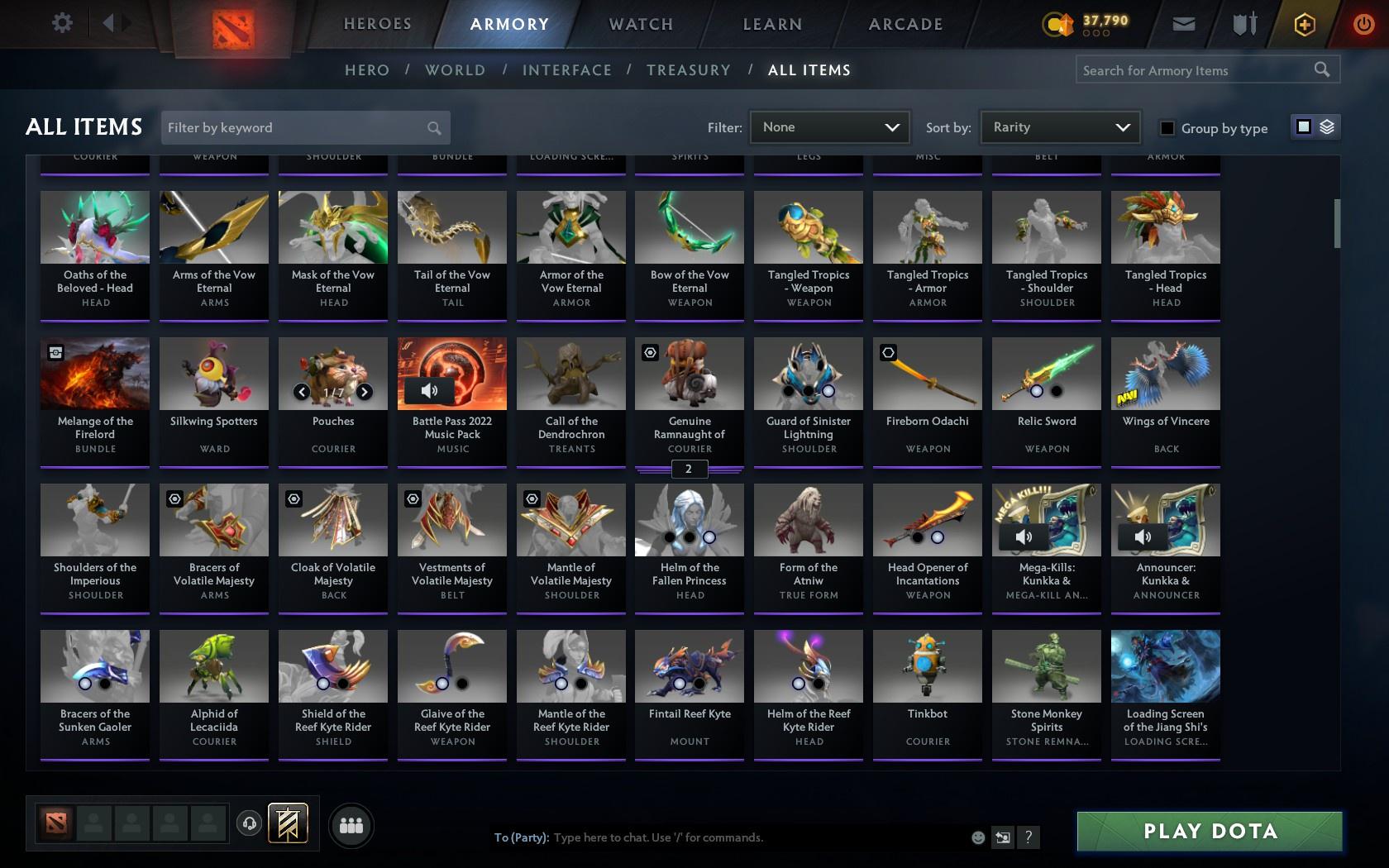
Task: Click the gold hexagon plus Battle Pass icon
Action: click(1305, 23)
